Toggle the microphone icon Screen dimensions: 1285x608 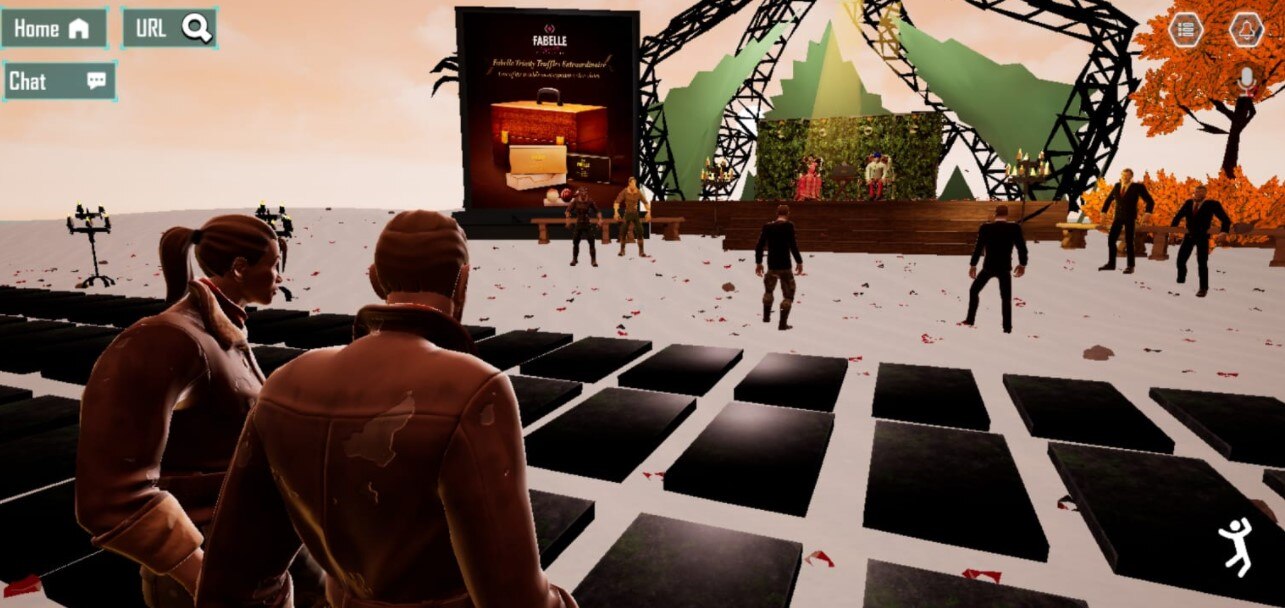(1246, 80)
